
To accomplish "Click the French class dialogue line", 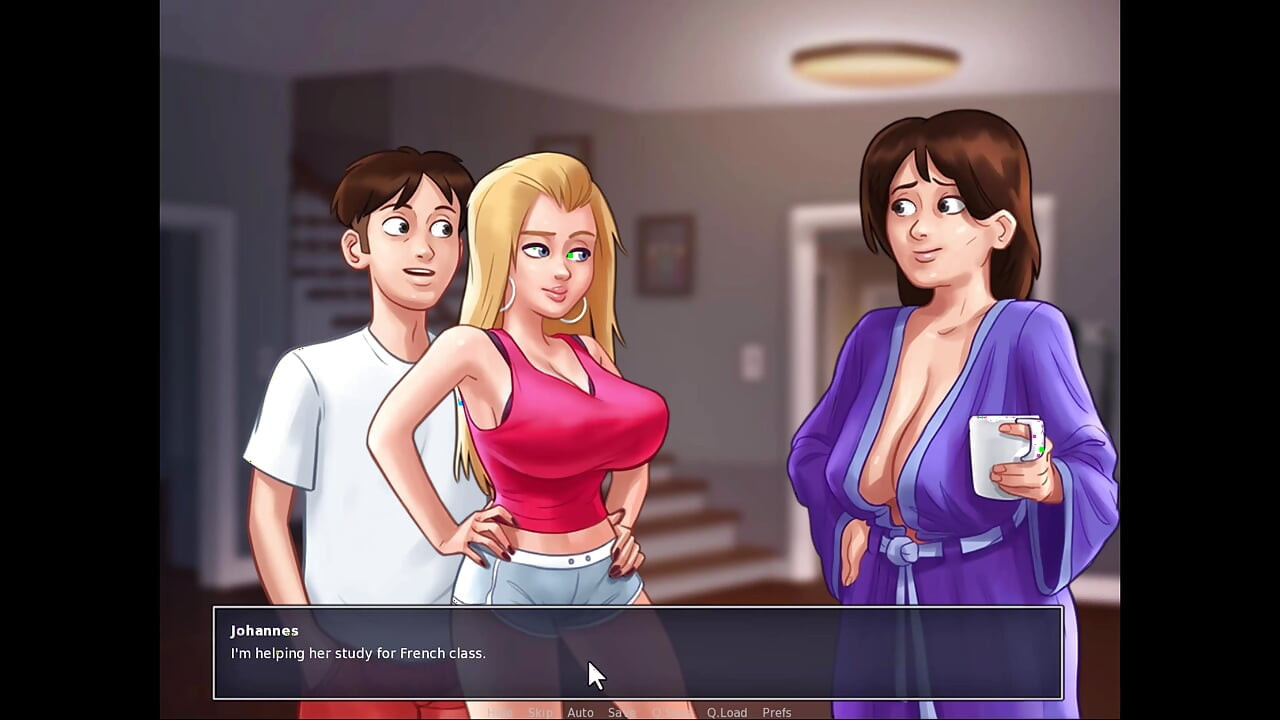I will 358,653.
